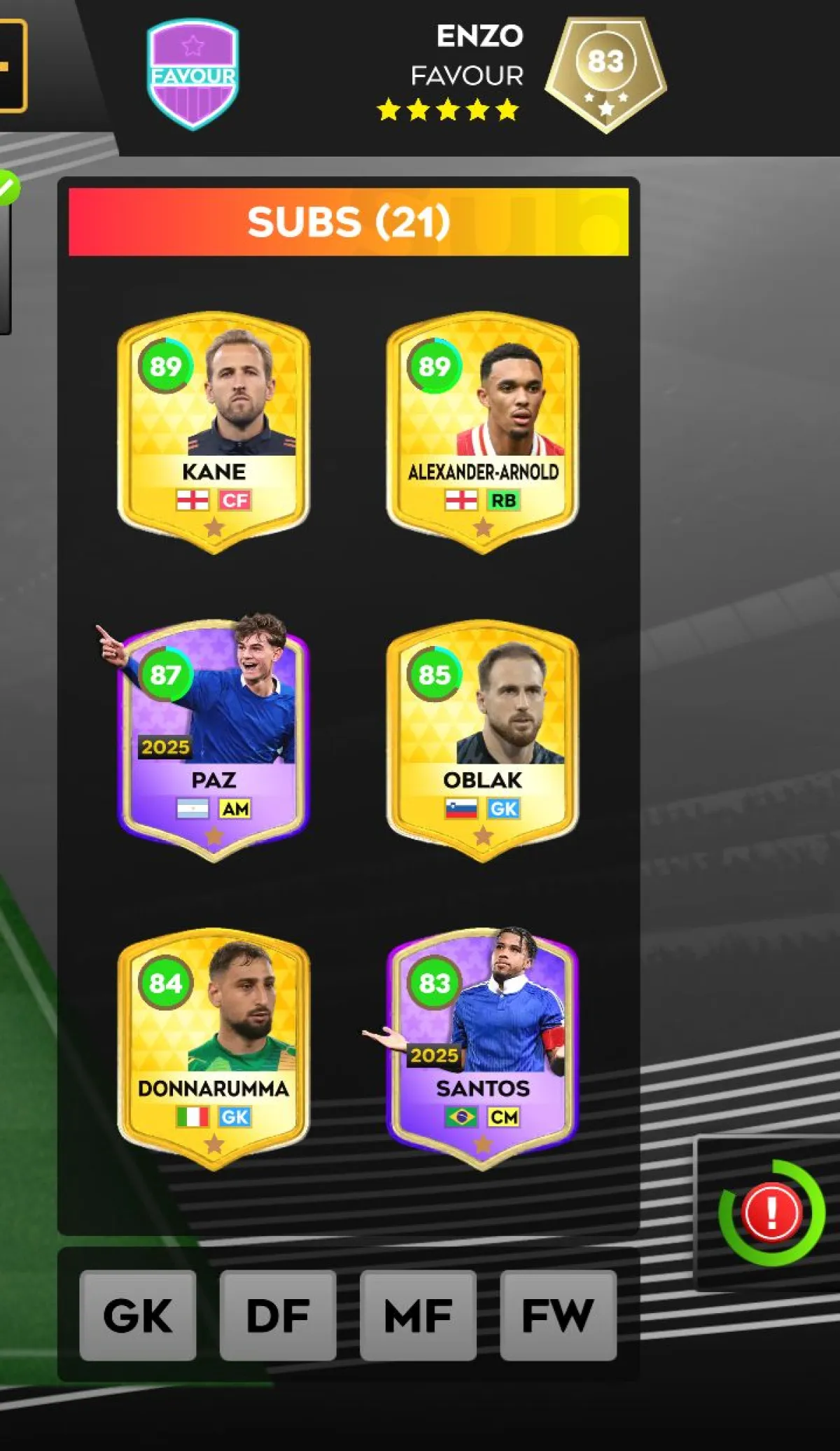This screenshot has width=840, height=1451.
Task: Filter subs by FW position
Action: tap(558, 1315)
